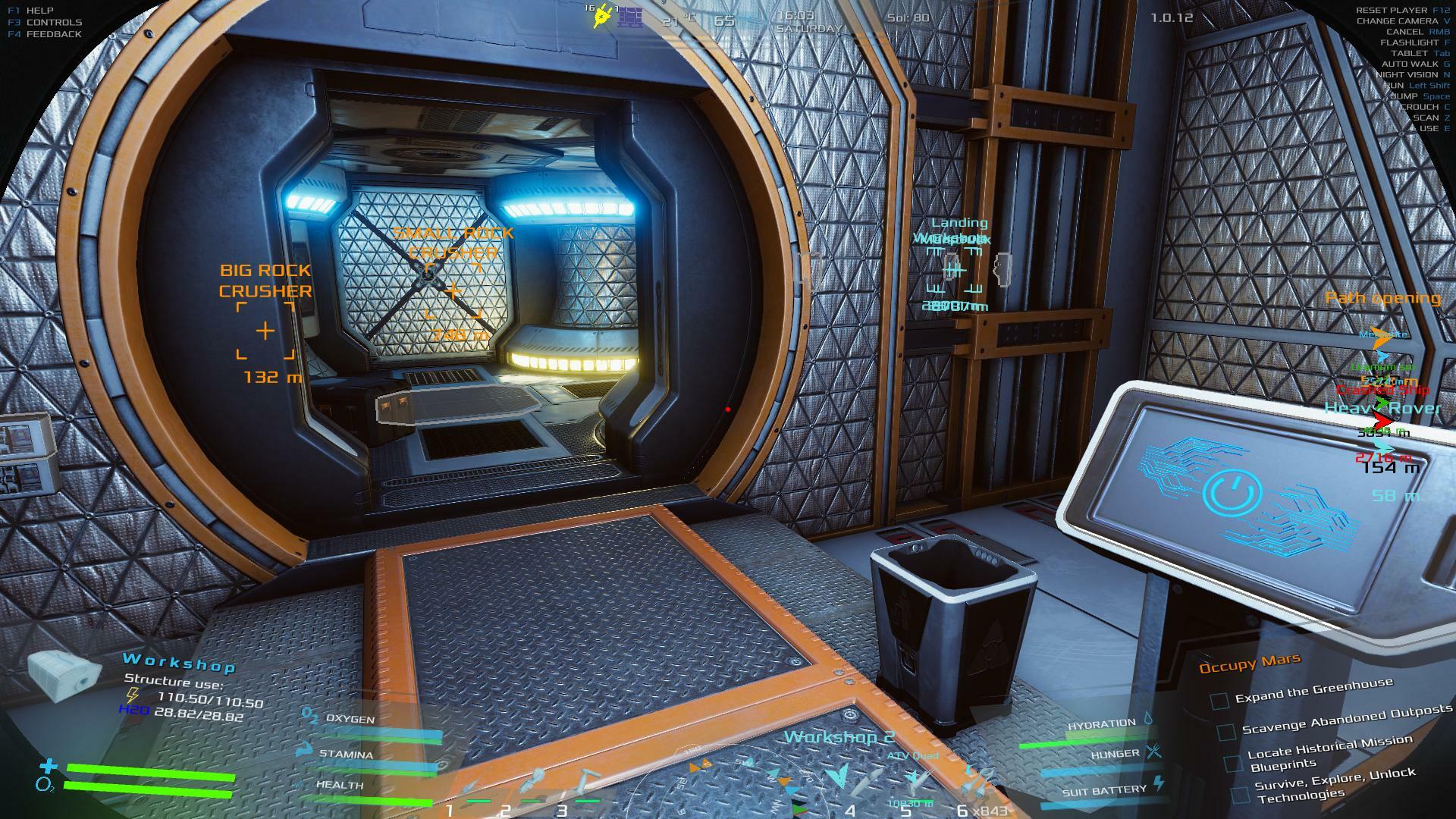1456x819 pixels.
Task: Click the Small Rock Crusher waypoint marker
Action: coord(453,290)
